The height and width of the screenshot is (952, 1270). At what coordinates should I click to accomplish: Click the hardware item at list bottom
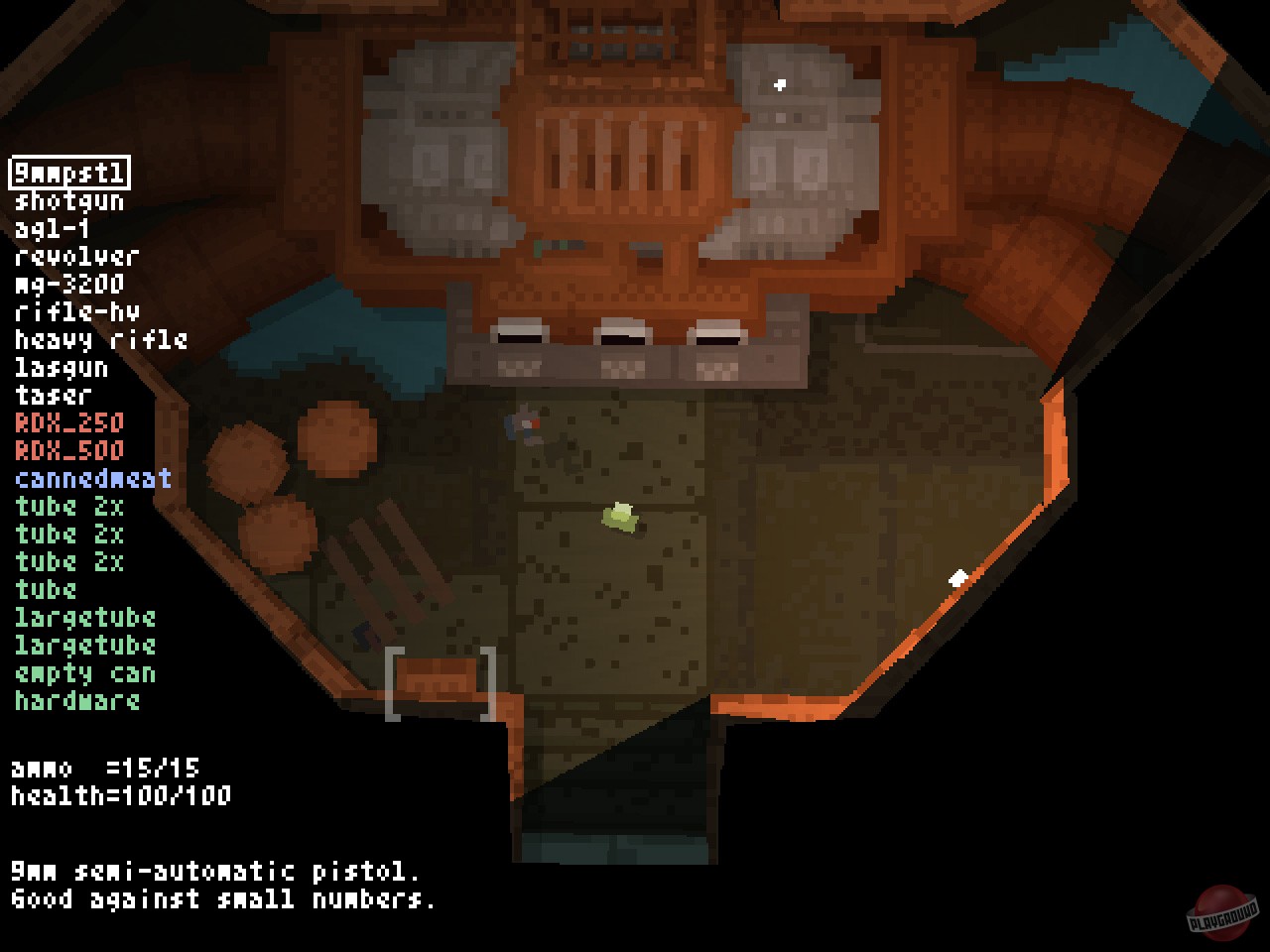[x=76, y=701]
